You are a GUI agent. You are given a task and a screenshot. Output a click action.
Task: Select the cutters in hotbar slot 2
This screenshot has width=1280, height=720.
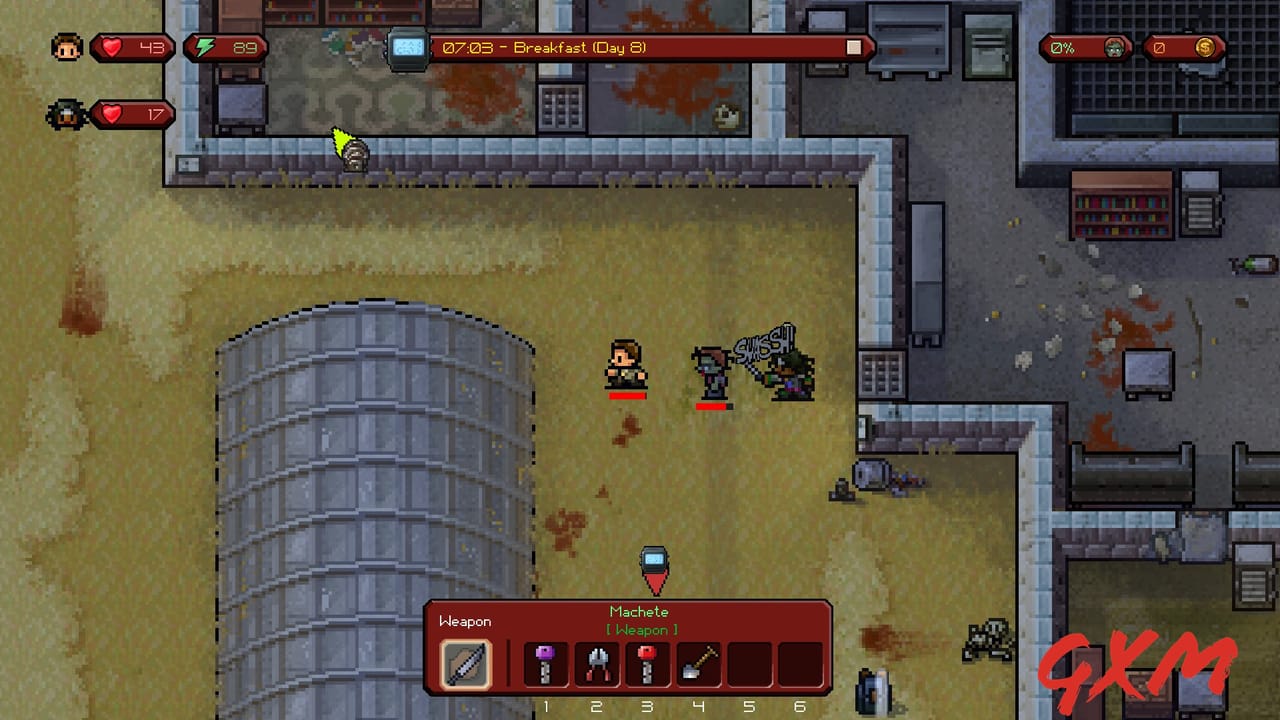(597, 663)
